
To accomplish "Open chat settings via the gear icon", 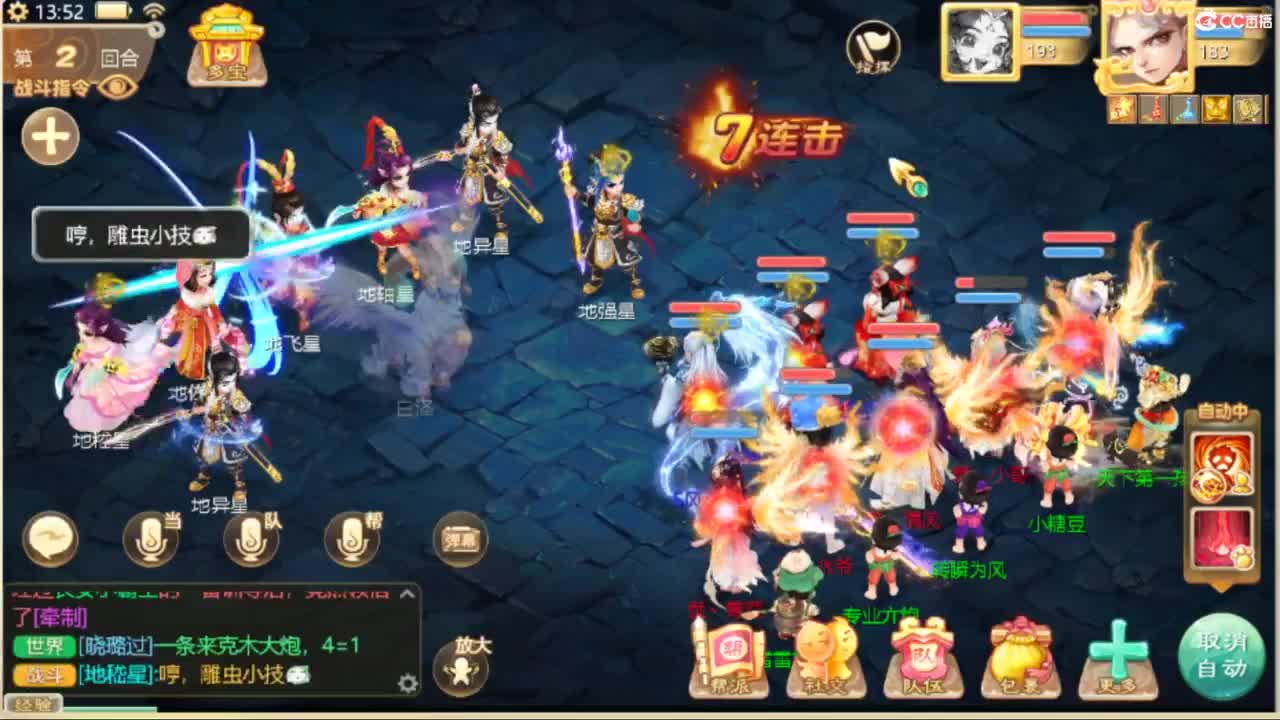I will (407, 682).
